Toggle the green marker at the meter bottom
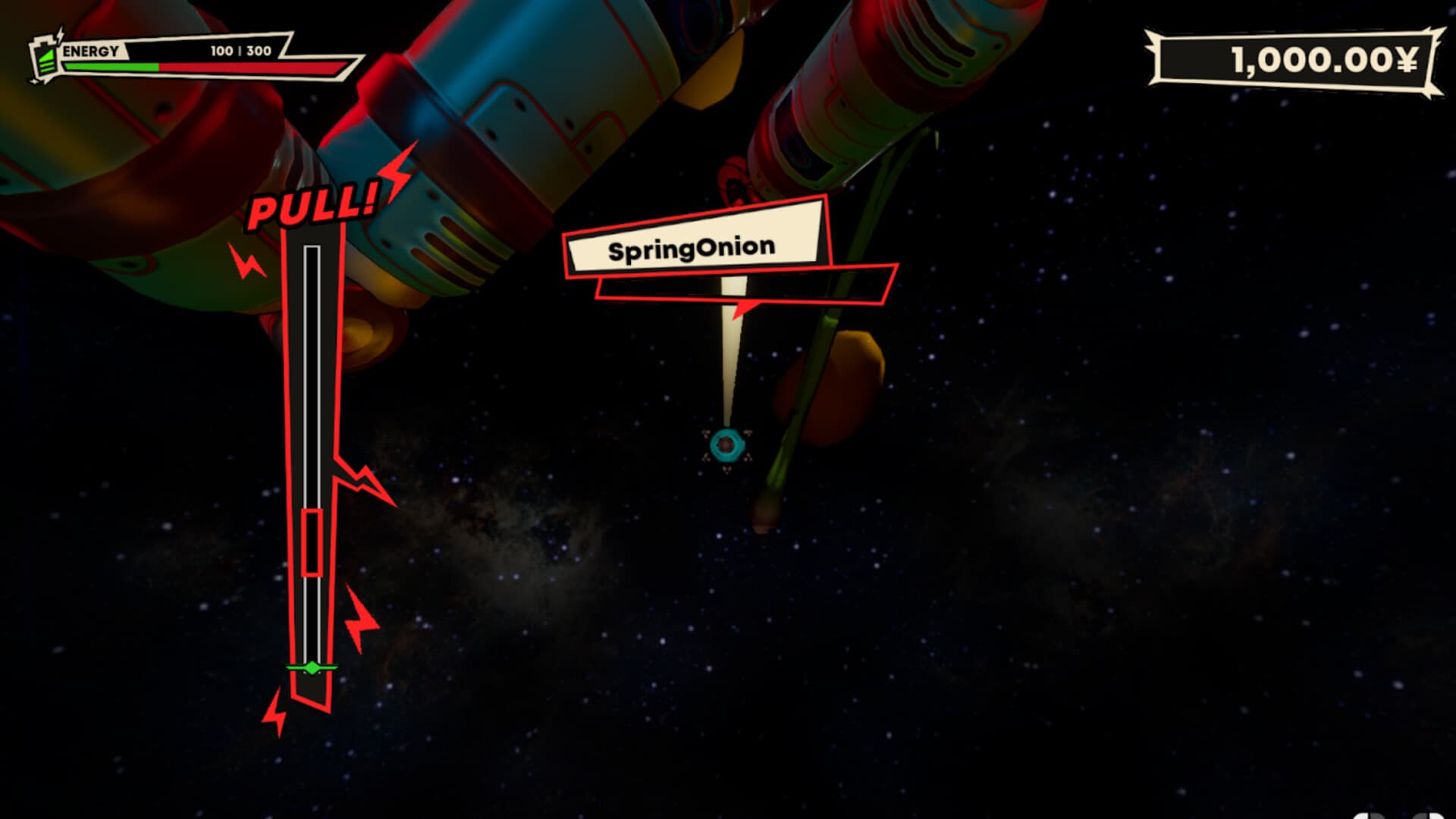1456x819 pixels. (311, 668)
